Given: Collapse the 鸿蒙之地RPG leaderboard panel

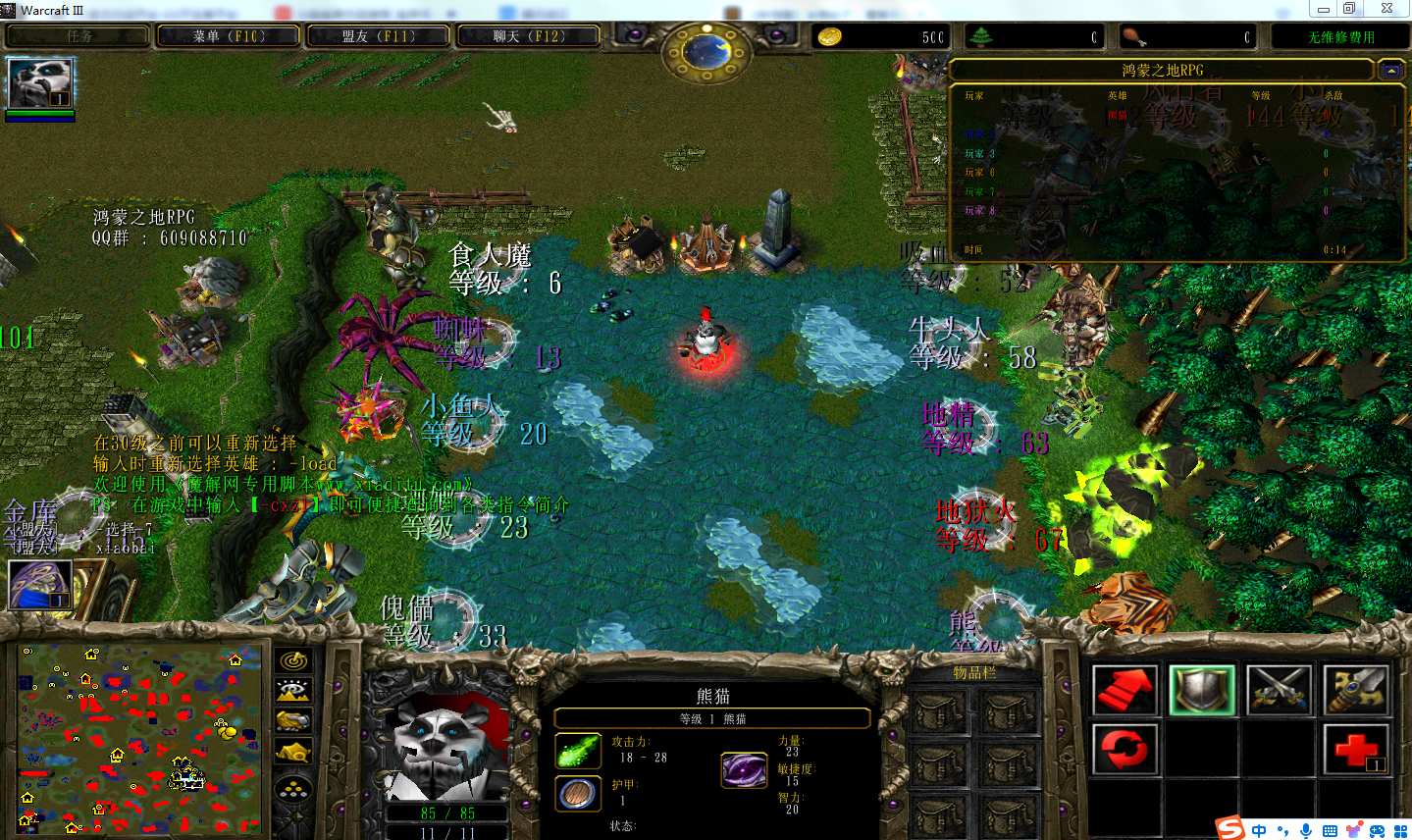Looking at the screenshot, I should [x=1389, y=70].
